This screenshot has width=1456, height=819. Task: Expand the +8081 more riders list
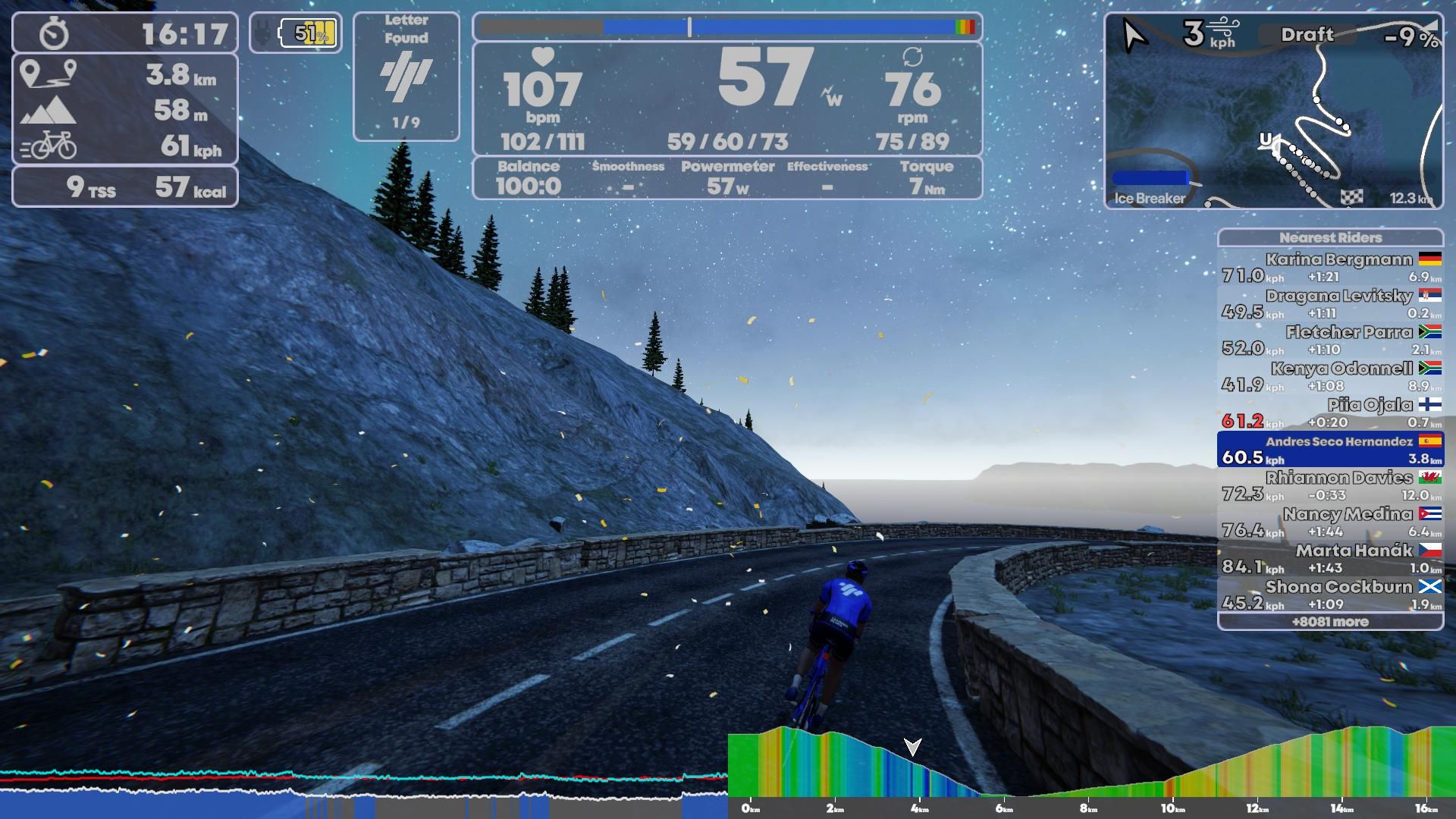click(x=1332, y=621)
